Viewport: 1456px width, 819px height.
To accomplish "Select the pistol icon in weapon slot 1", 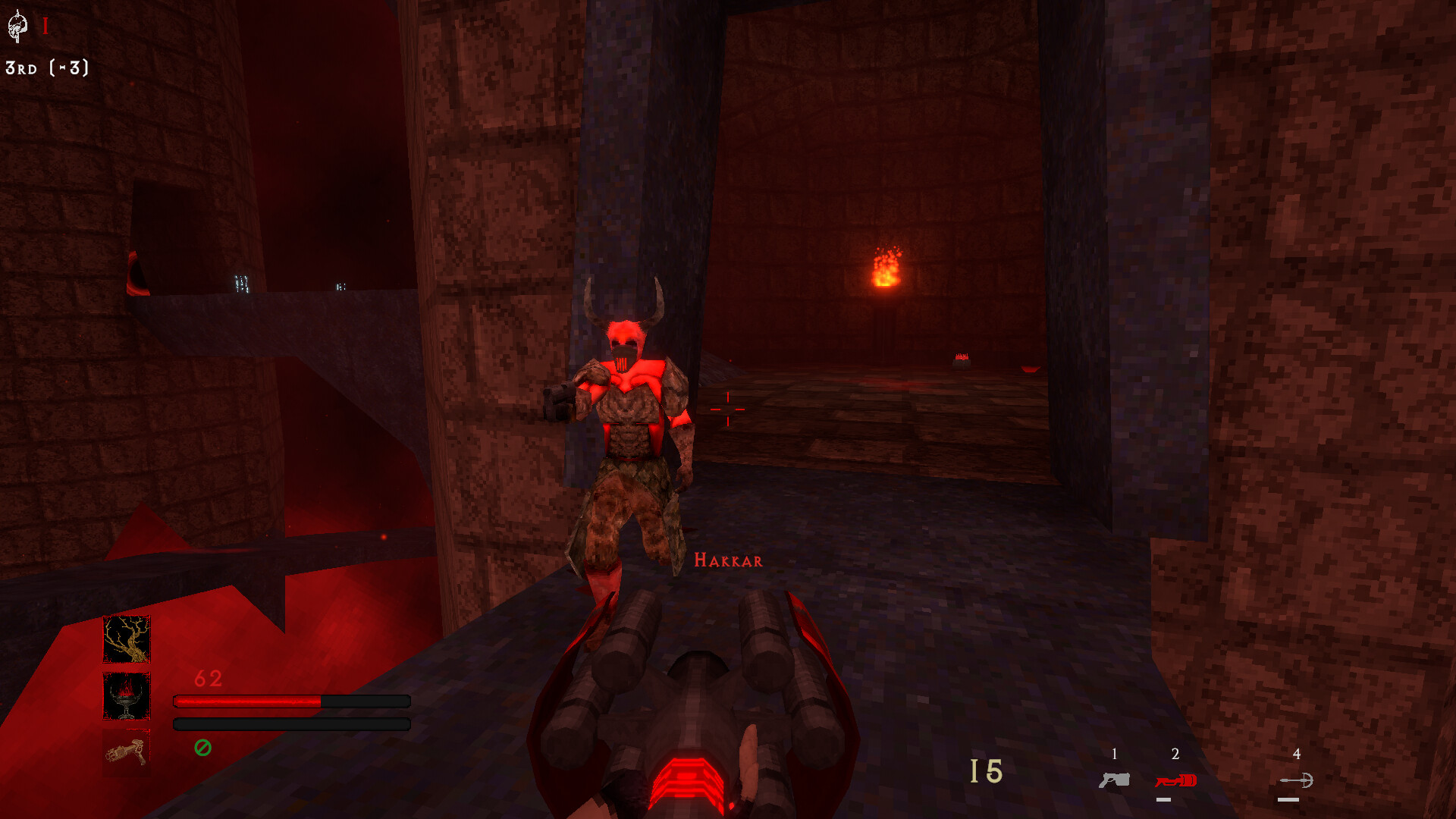I will (x=1113, y=780).
